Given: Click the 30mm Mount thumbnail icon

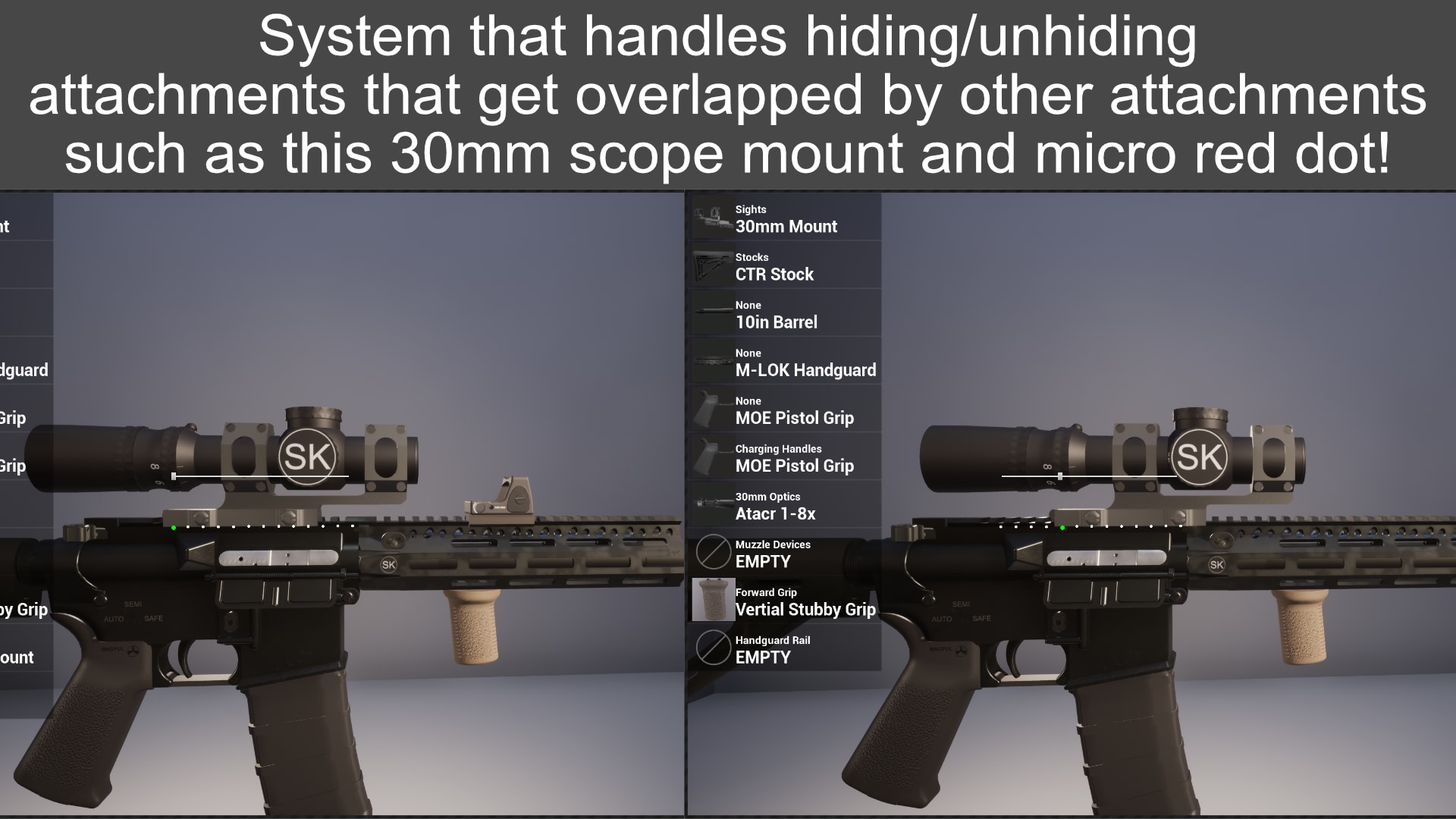Looking at the screenshot, I should 713,218.
